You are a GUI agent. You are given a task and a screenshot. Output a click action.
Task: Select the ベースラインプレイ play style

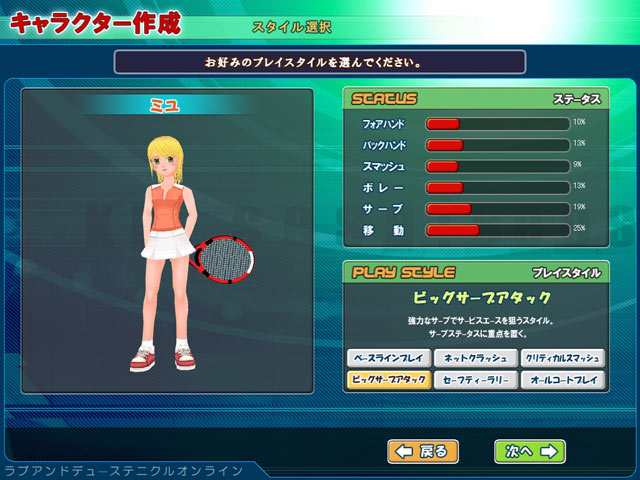point(388,358)
